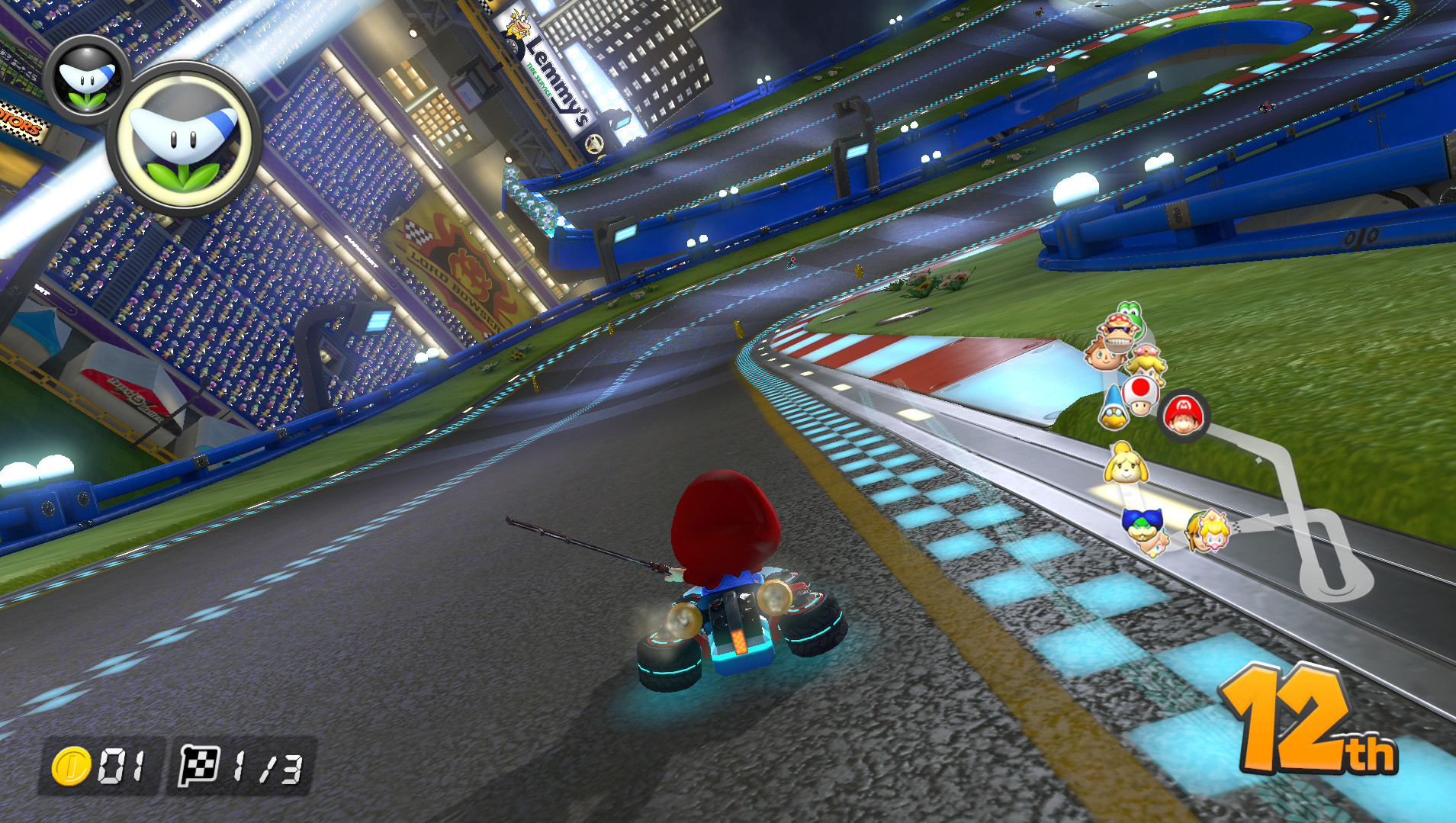This screenshot has height=823, width=1456.
Task: Click Baby Rosalina's minimap icon
Action: coord(1157,543)
